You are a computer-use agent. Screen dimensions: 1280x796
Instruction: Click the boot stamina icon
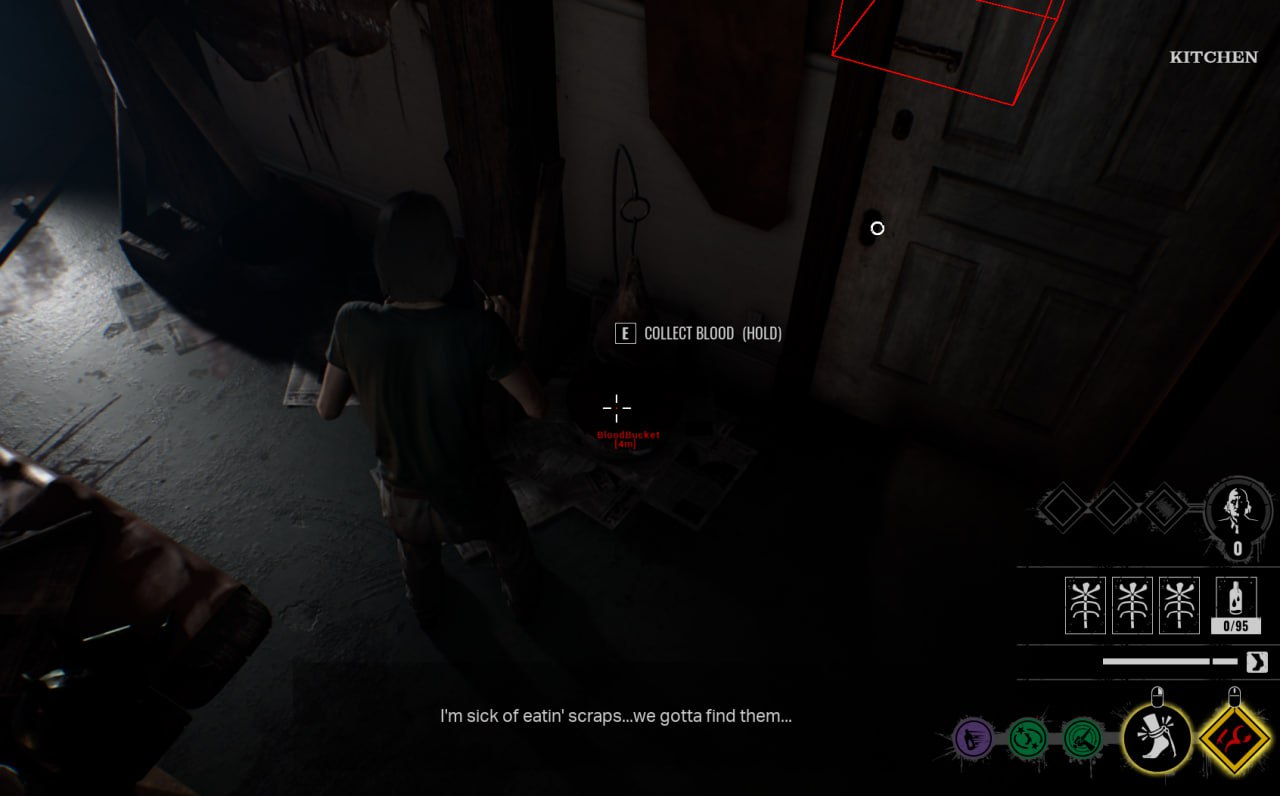point(1256,662)
